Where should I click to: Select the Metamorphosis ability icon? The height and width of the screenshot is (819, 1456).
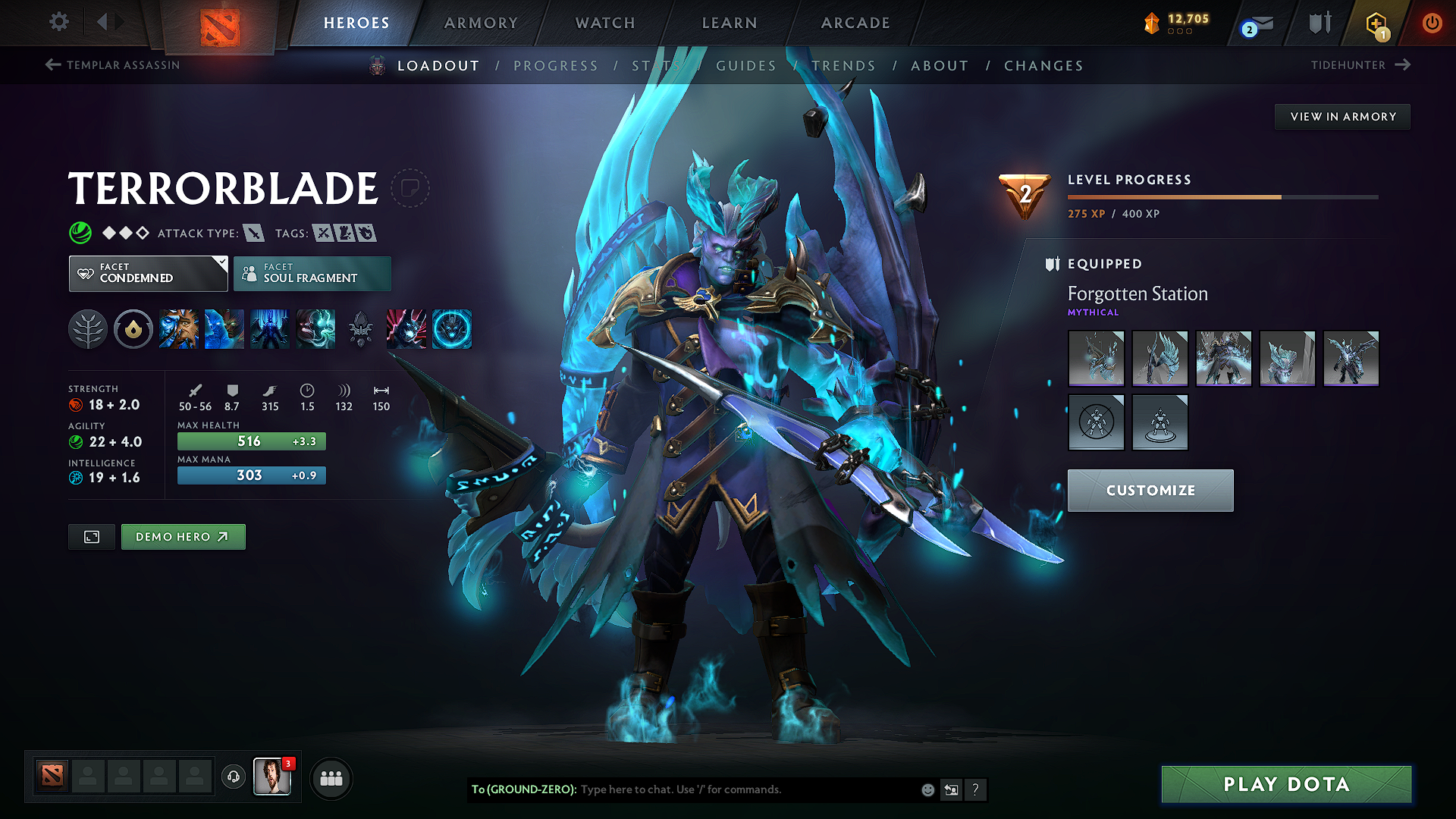(270, 329)
